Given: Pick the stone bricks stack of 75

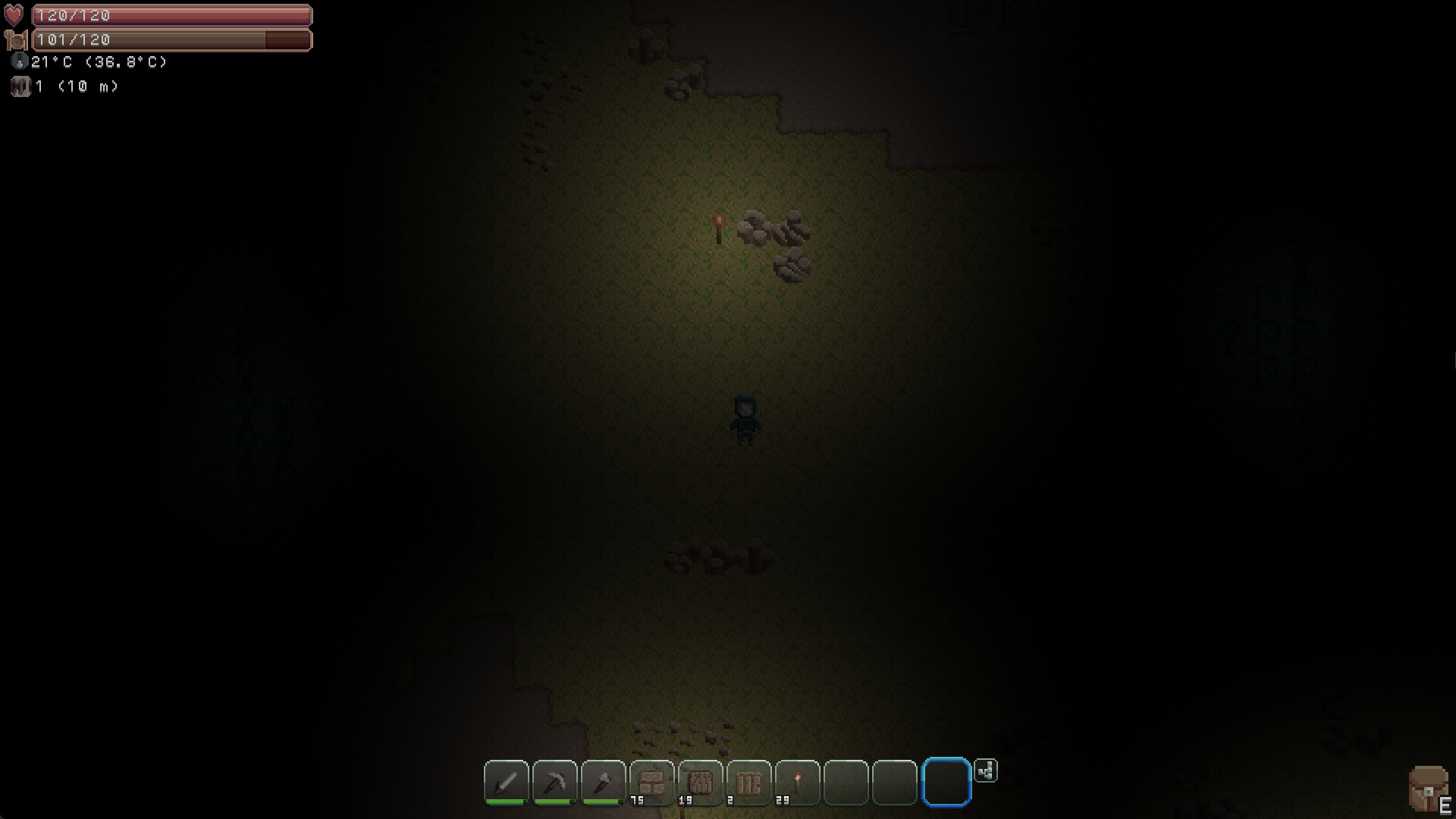Looking at the screenshot, I should point(652,784).
